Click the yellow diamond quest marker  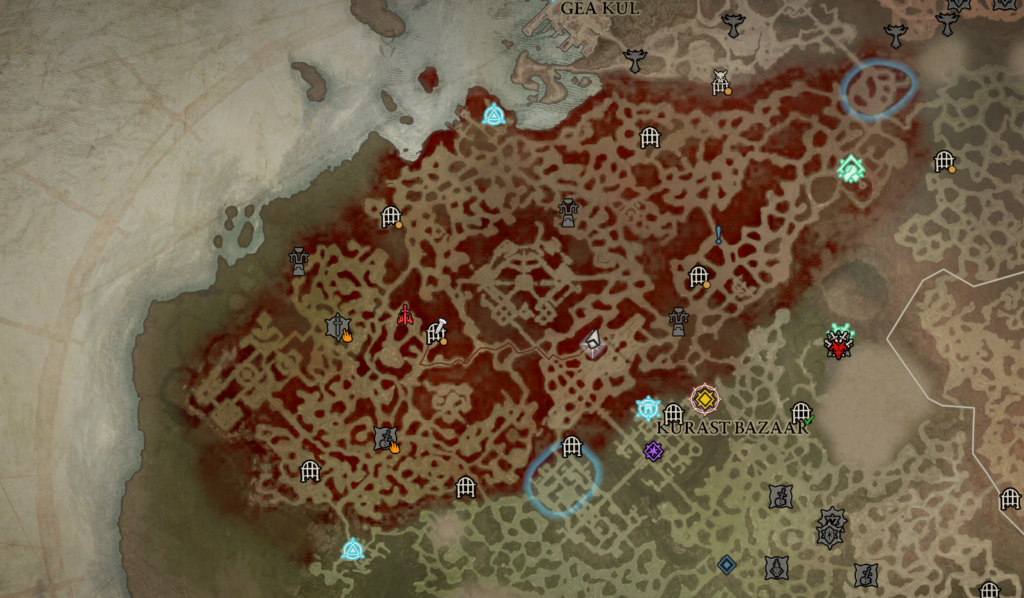pyautogui.click(x=705, y=399)
